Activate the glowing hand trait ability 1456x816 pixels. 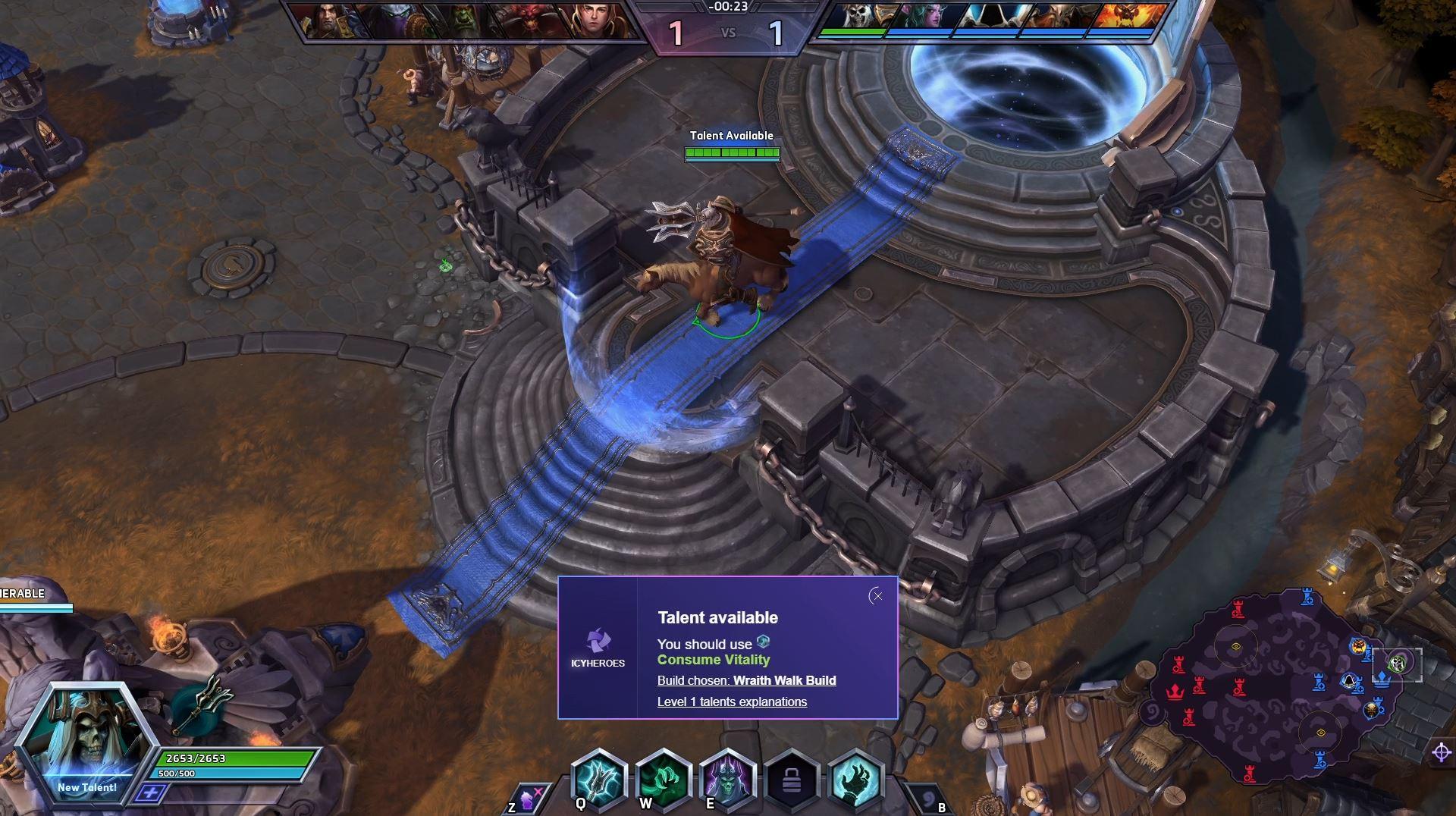[856, 780]
